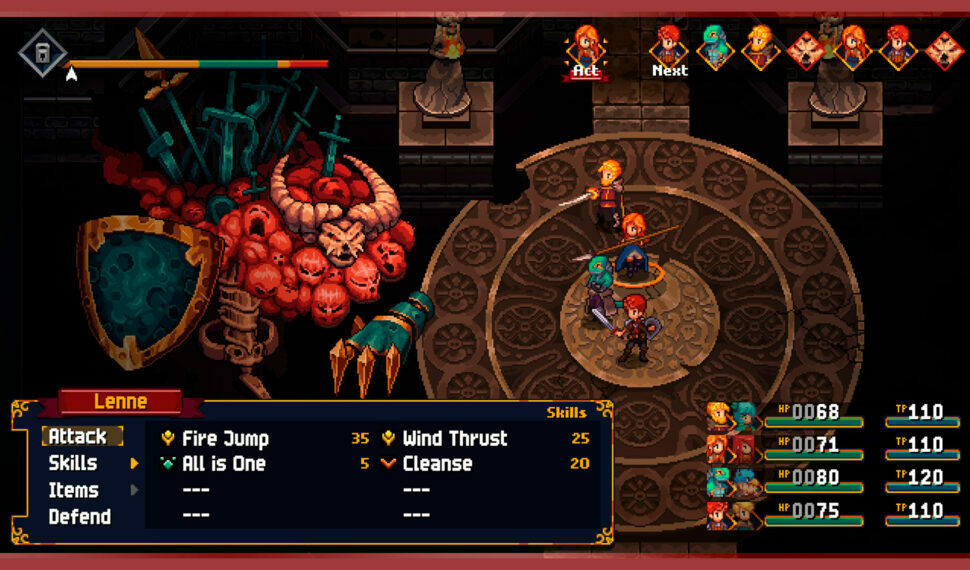Choose the Defend command

click(x=79, y=517)
